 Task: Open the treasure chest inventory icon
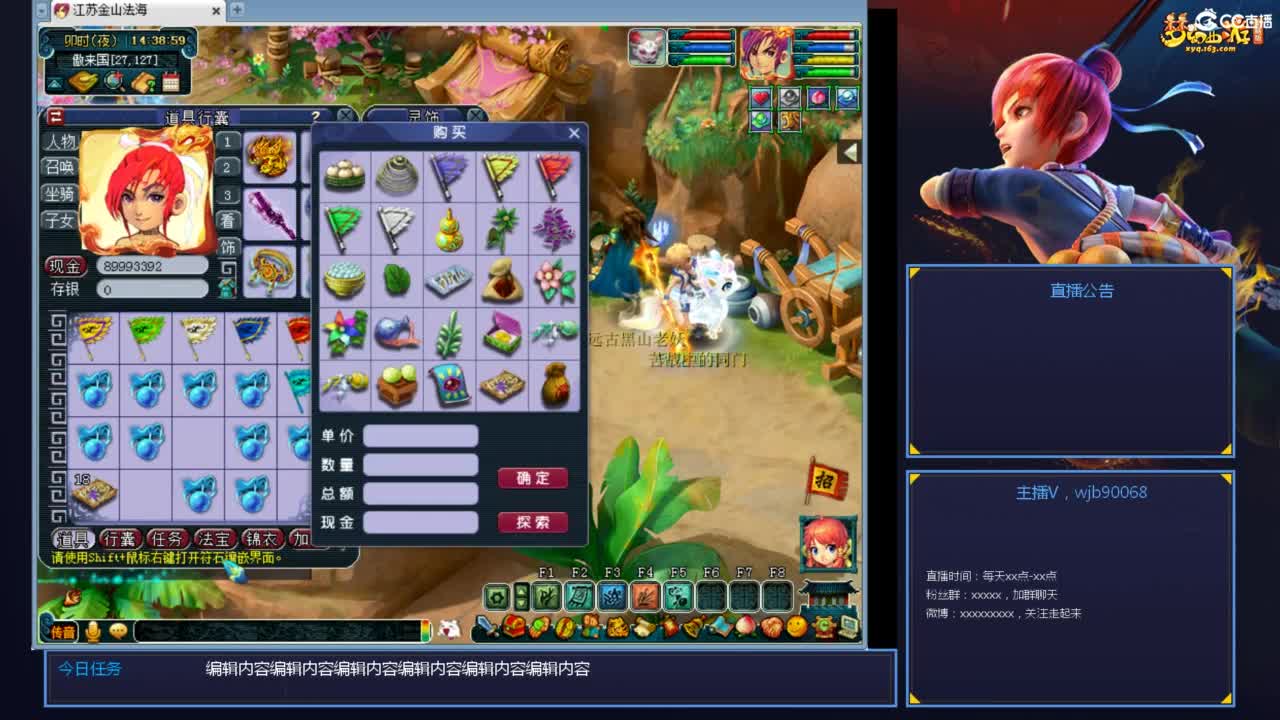click(514, 628)
